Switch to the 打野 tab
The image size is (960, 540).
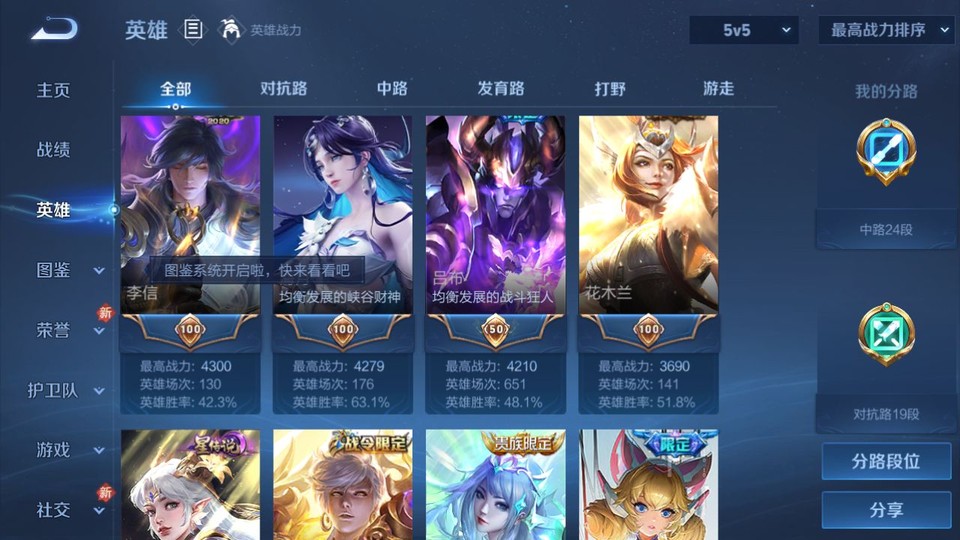(x=610, y=89)
